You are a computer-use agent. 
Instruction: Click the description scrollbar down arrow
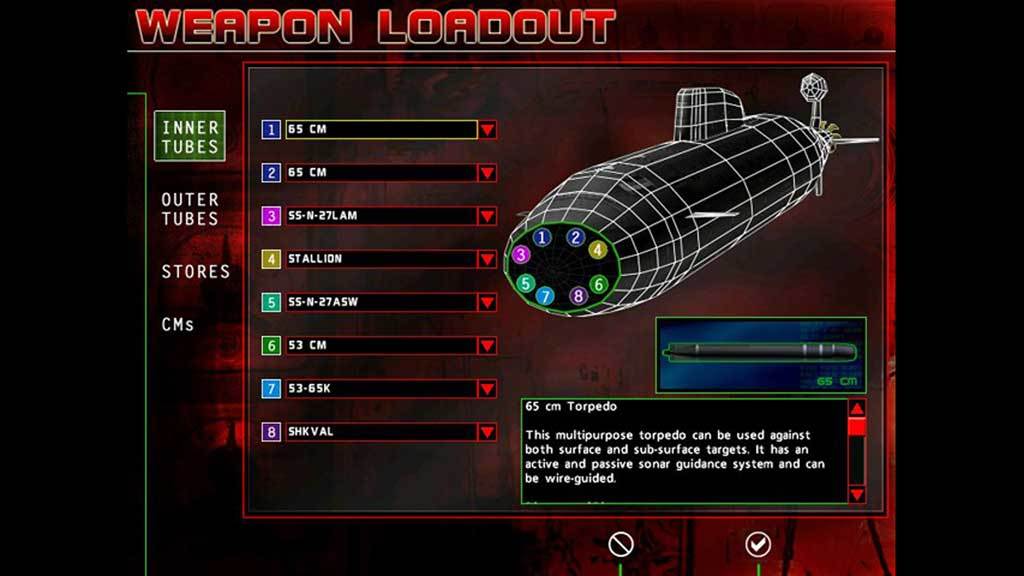[857, 494]
